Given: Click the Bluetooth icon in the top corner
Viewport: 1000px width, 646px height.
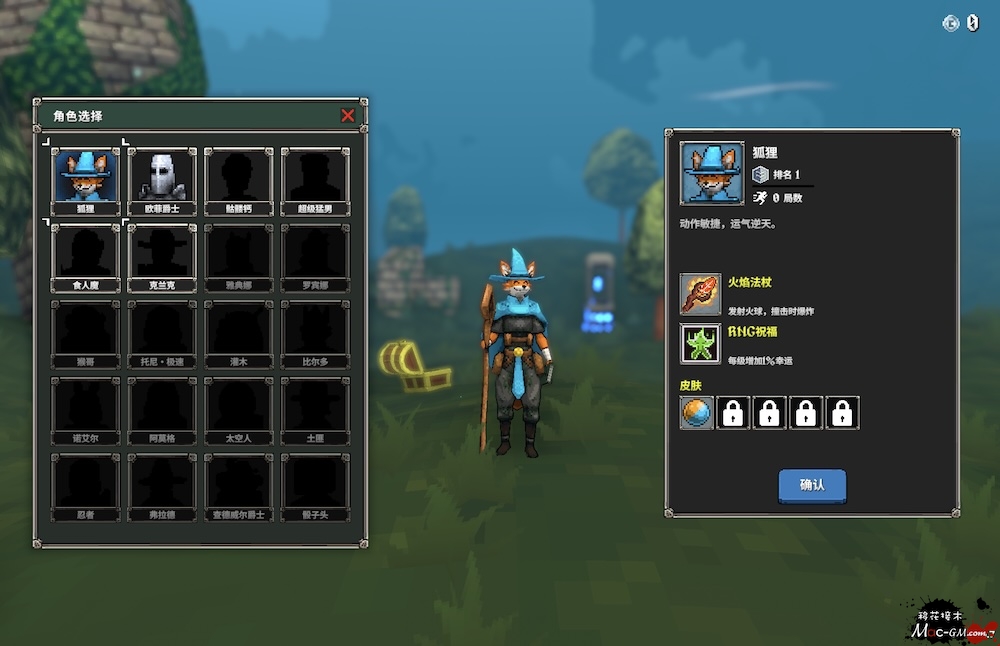Looking at the screenshot, I should [972, 23].
